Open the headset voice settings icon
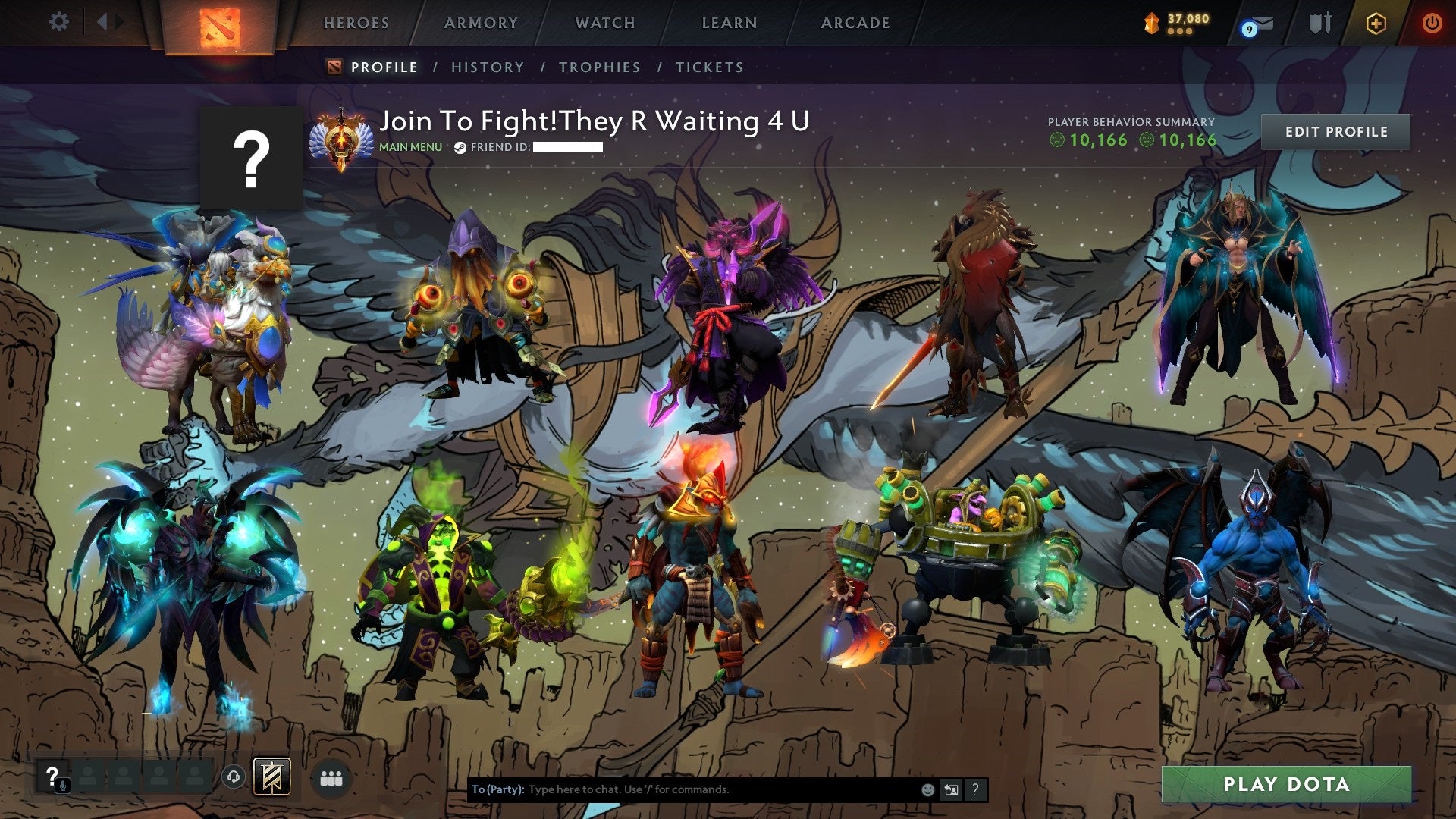 [x=234, y=777]
